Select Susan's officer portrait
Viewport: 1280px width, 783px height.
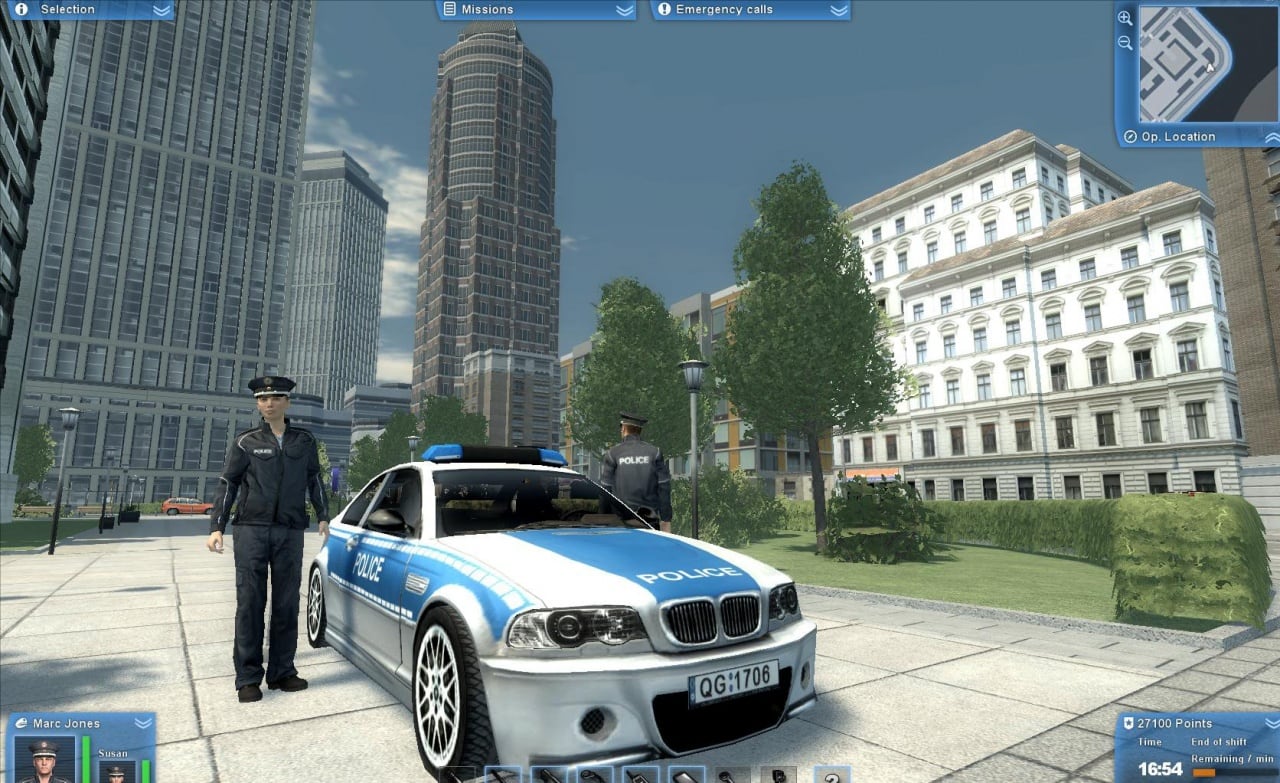point(116,772)
